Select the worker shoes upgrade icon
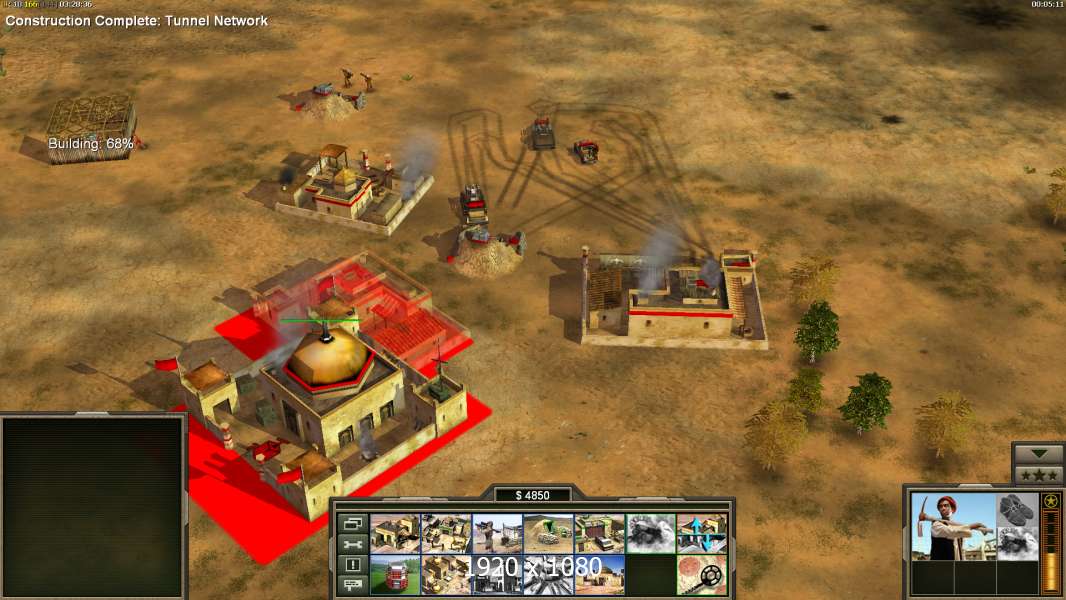The image size is (1066, 600). tap(1017, 508)
